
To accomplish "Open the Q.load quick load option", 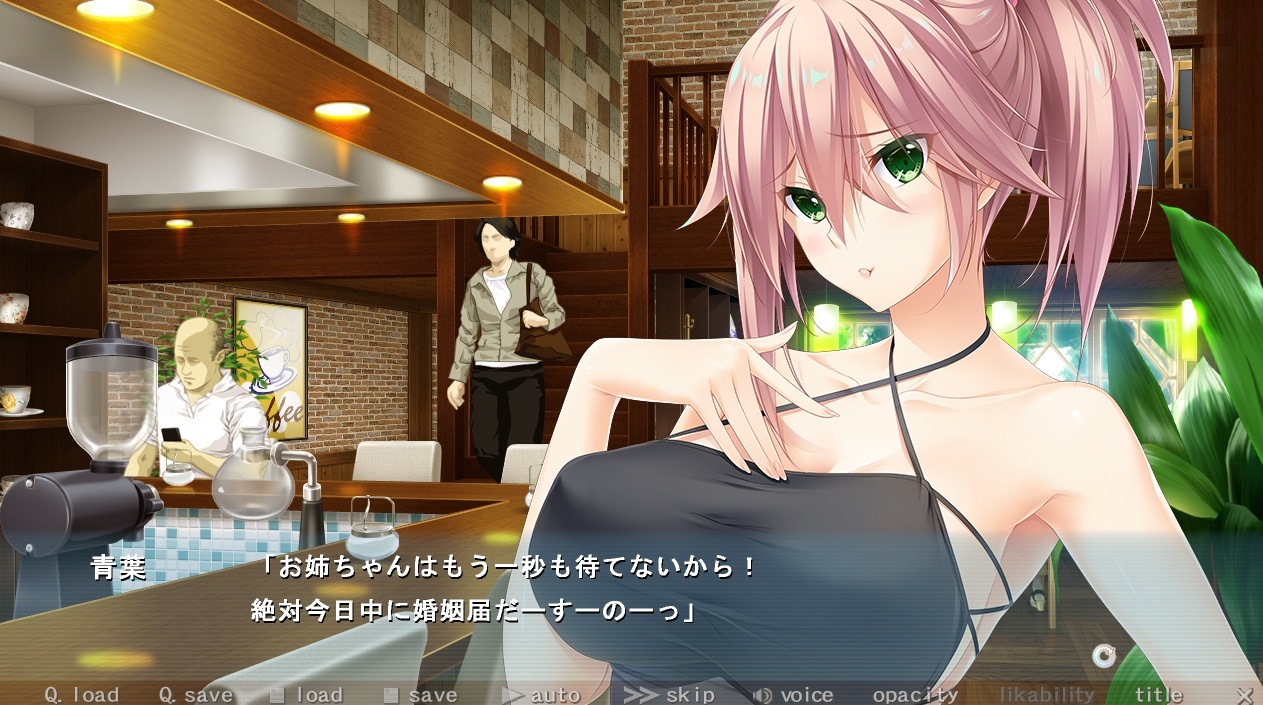I will (81, 695).
